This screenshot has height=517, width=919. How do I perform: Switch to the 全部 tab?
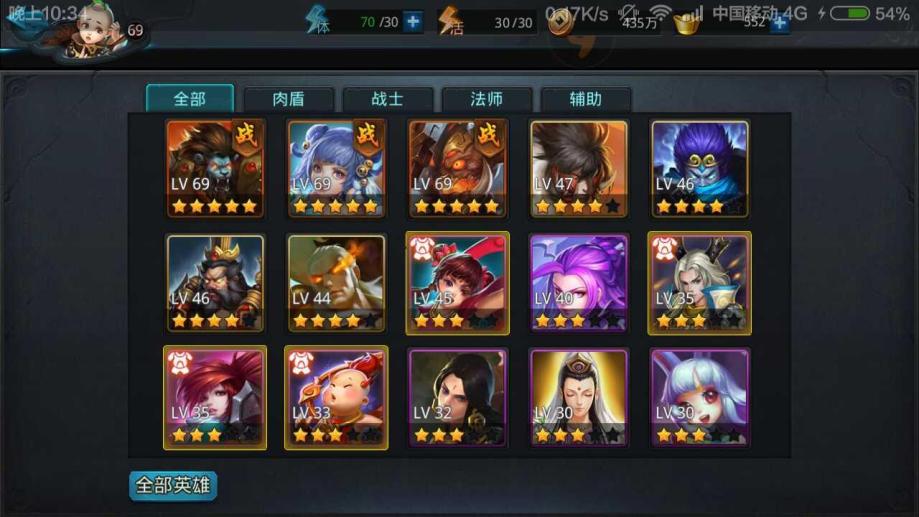tap(190, 99)
